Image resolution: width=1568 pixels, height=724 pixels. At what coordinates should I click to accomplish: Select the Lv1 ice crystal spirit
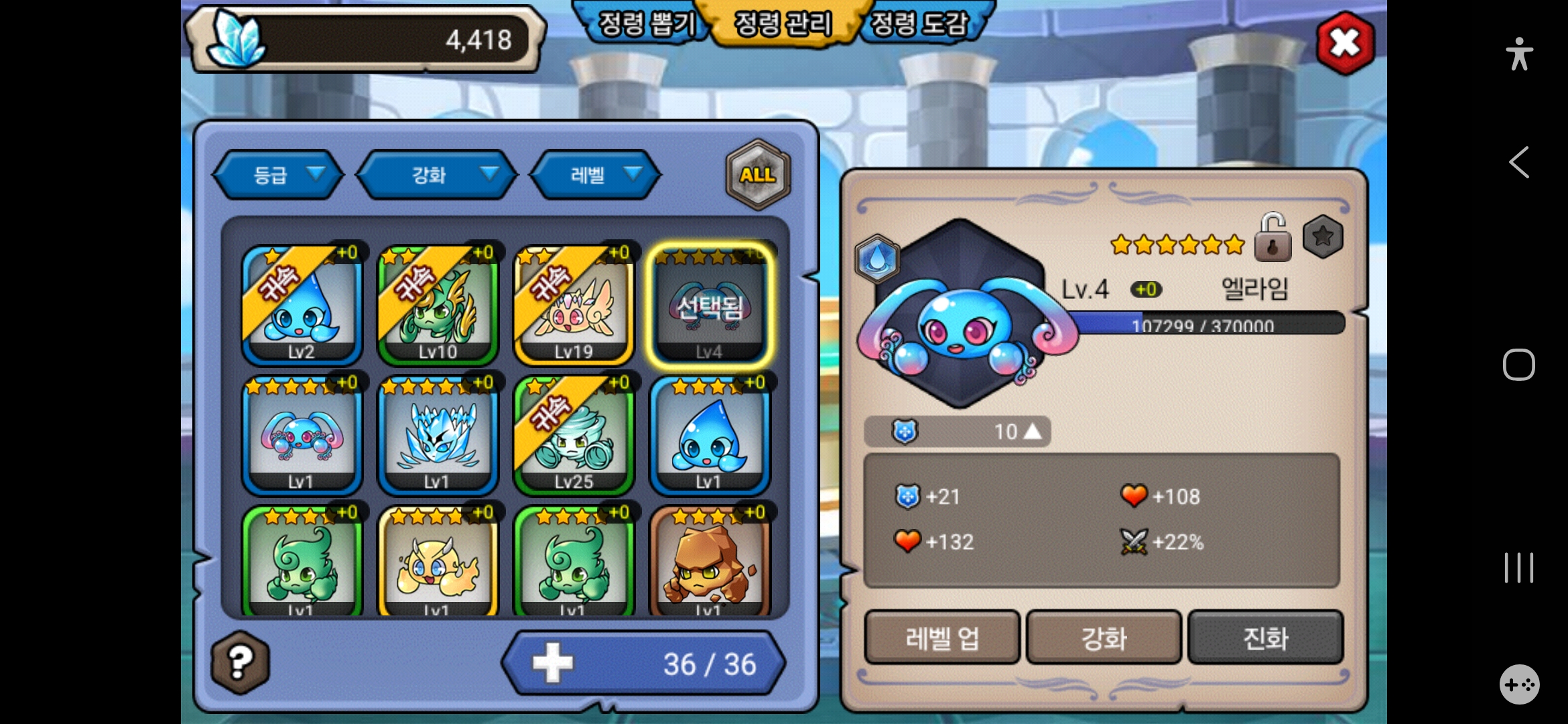[x=438, y=435]
